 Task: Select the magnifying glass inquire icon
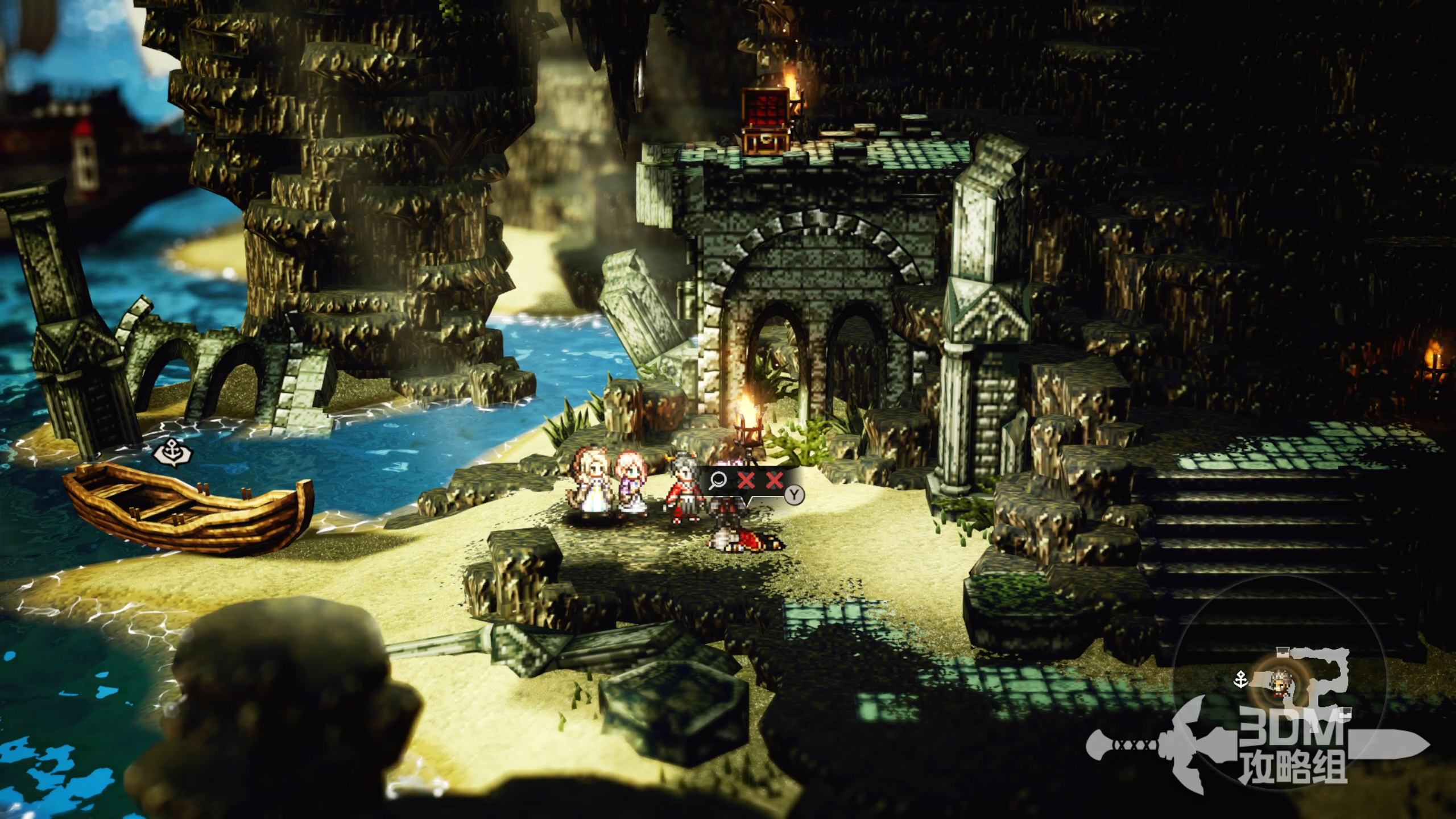coord(718,481)
